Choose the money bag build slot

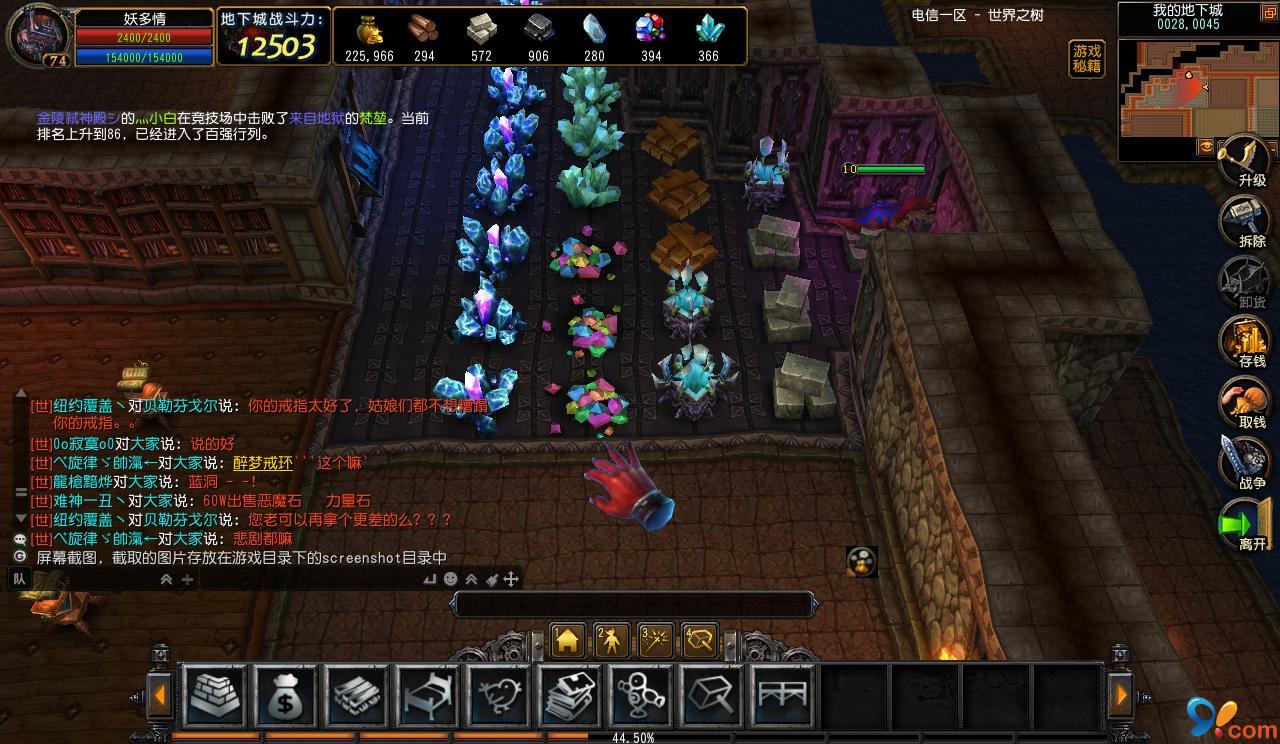pyautogui.click(x=285, y=694)
